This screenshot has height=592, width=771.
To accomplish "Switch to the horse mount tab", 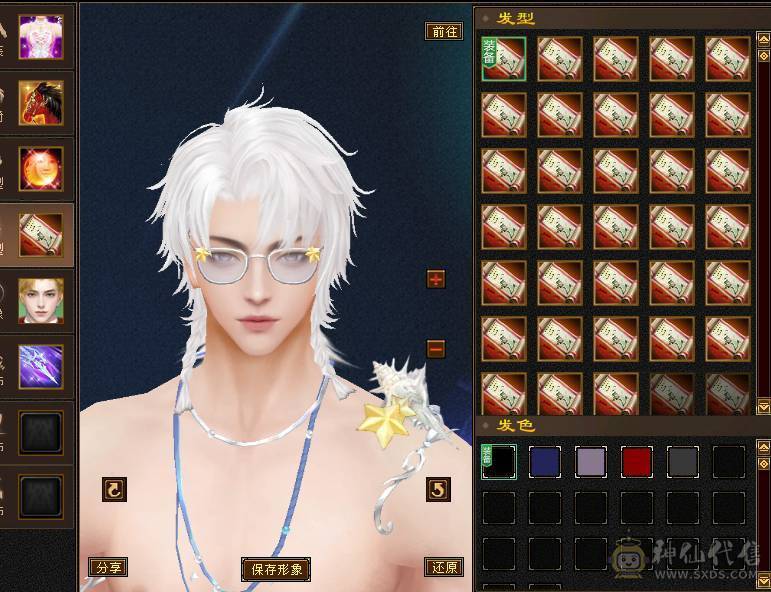I will pos(41,102).
